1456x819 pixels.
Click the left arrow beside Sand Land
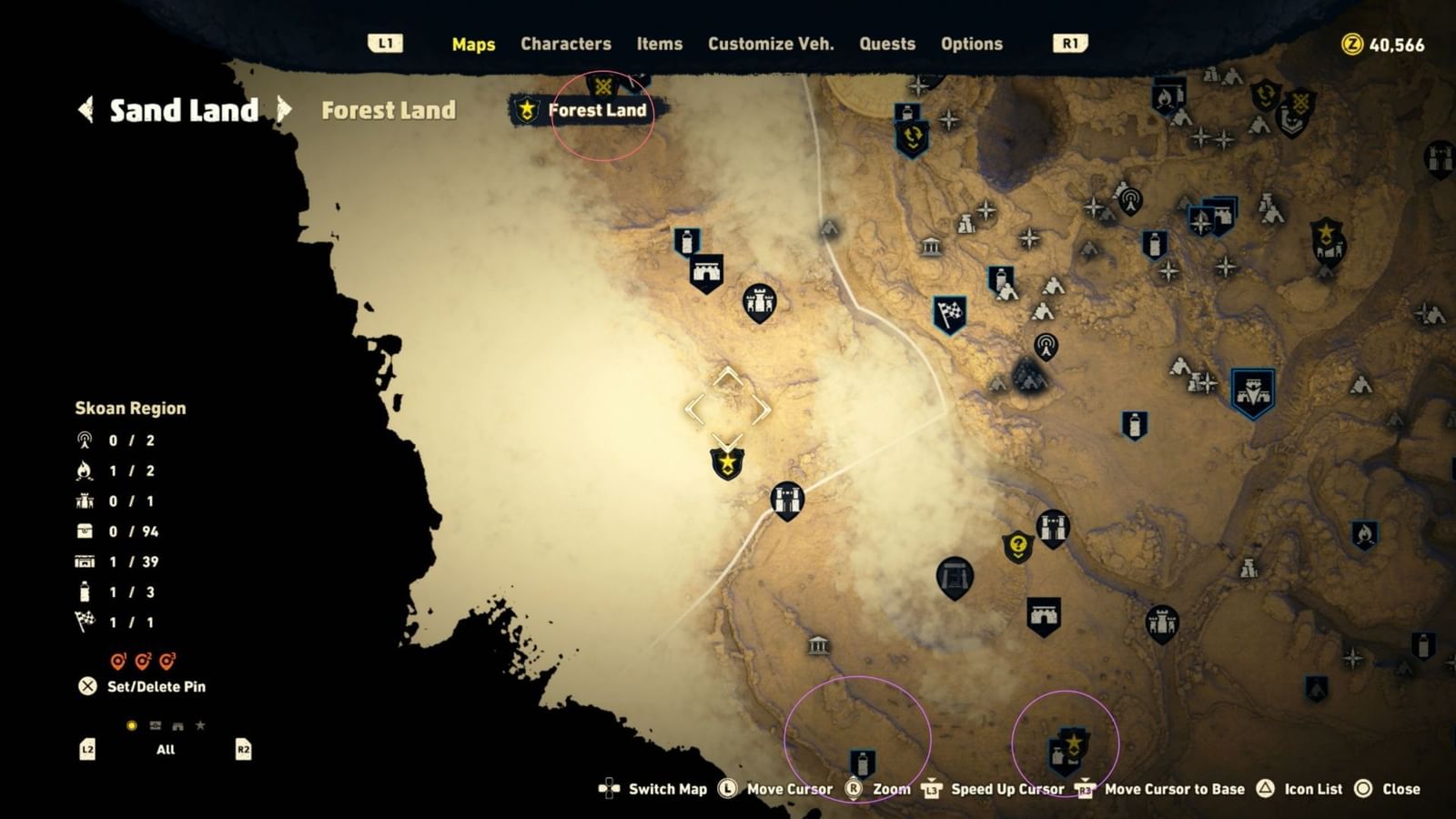point(84,111)
